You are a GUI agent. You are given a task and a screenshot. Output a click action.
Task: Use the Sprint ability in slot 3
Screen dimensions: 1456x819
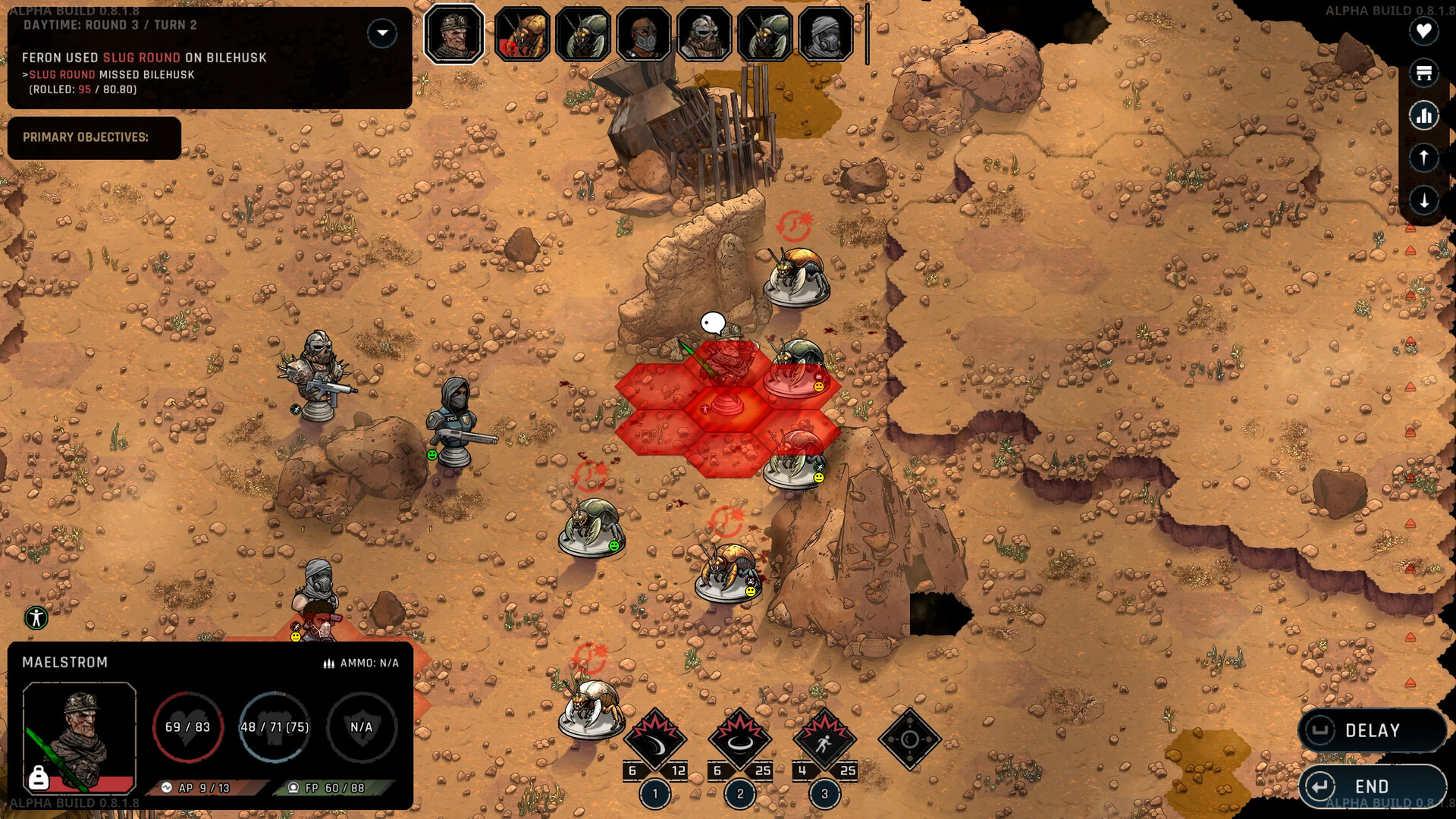(824, 734)
